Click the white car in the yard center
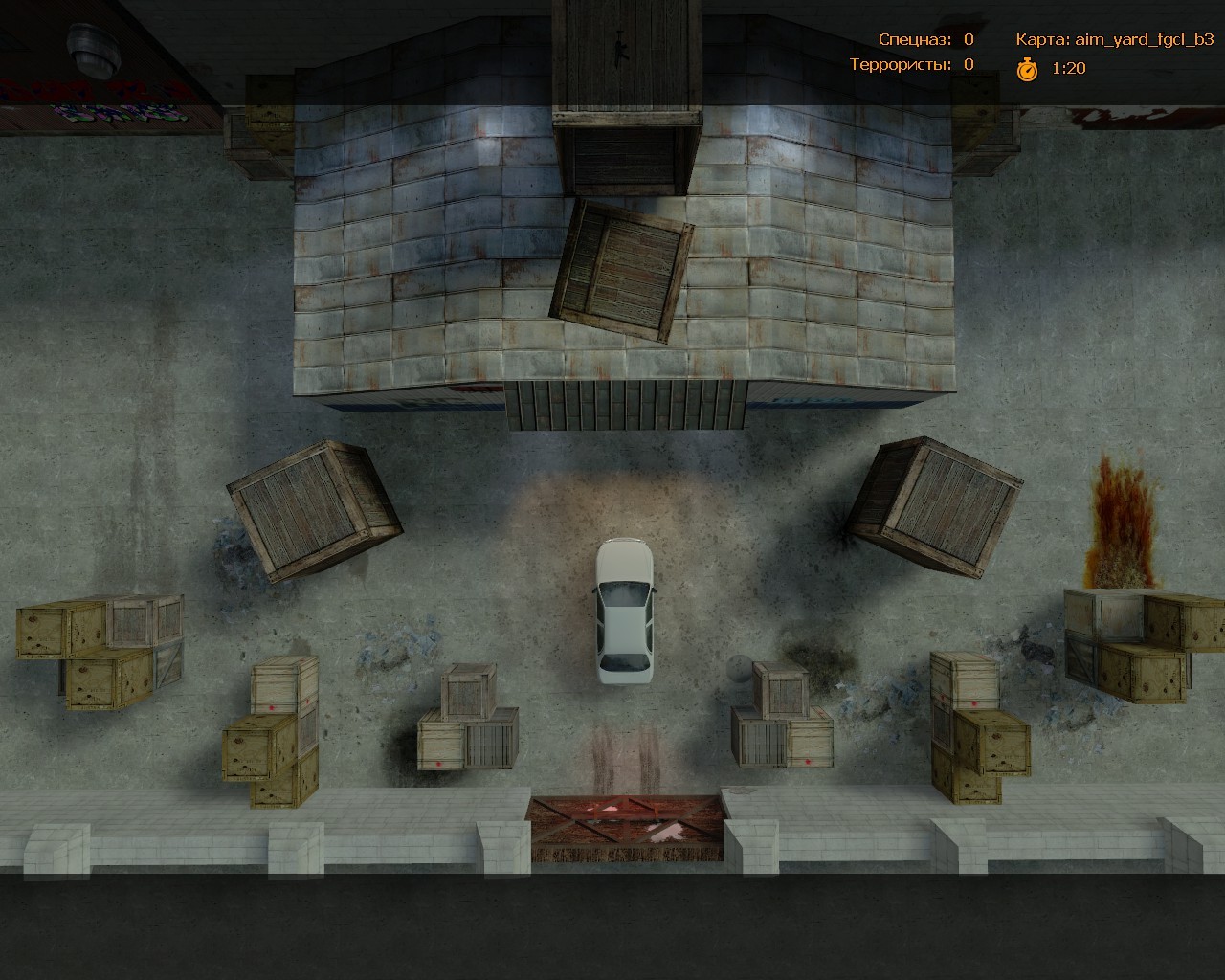The height and width of the screenshot is (980, 1225). 624,612
